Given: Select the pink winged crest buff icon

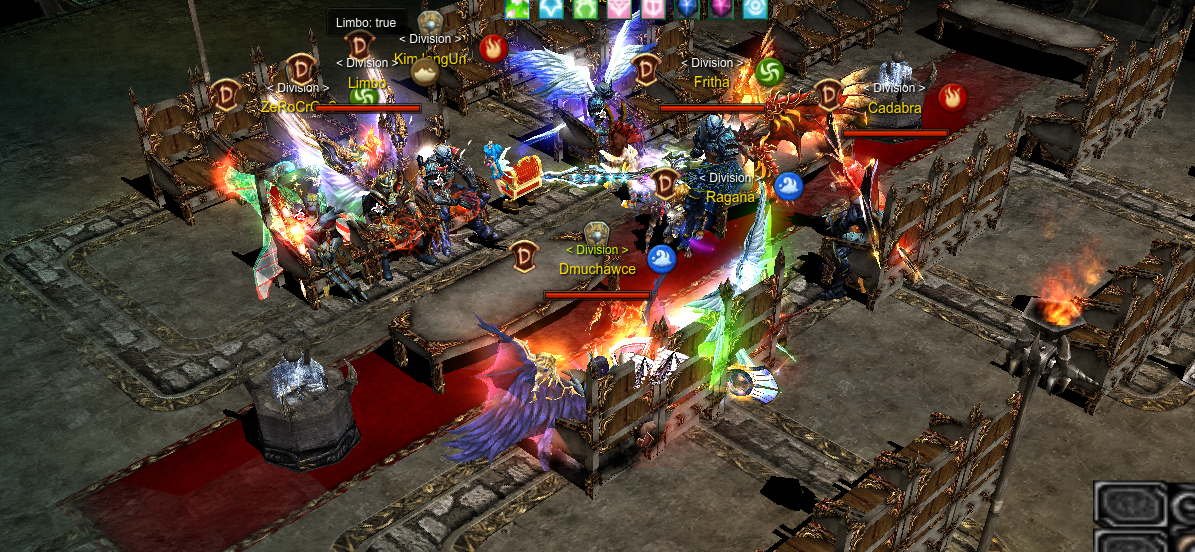Looking at the screenshot, I should (621, 8).
